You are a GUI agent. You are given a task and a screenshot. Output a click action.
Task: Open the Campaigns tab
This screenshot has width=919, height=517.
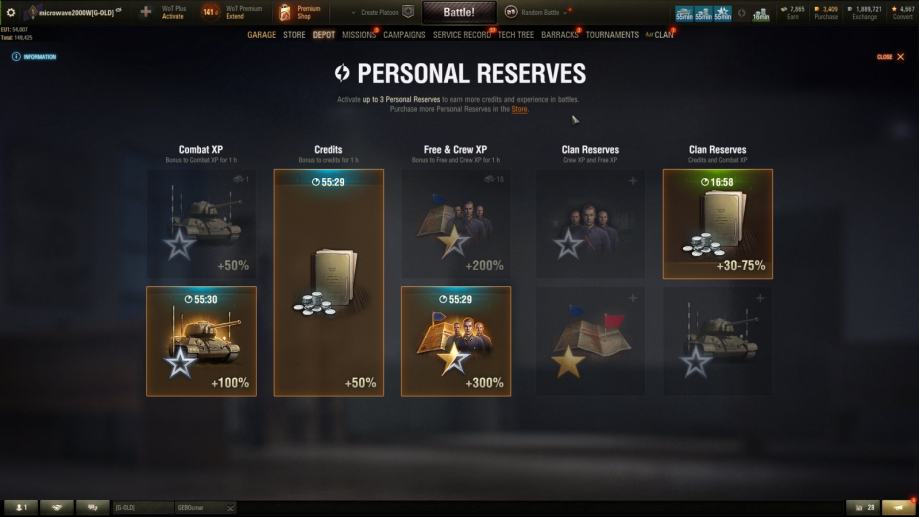[x=404, y=35]
